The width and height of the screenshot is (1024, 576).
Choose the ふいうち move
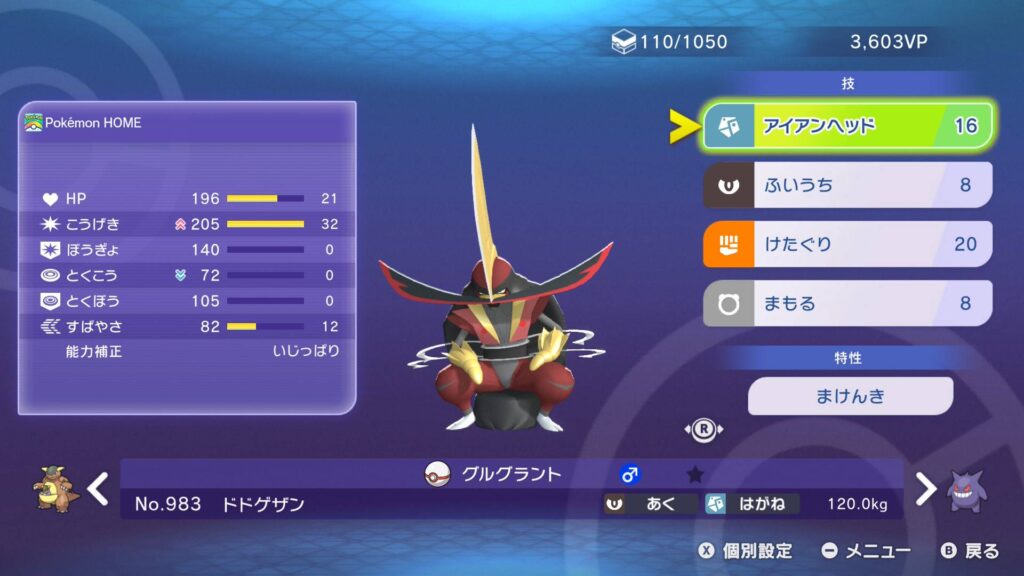pyautogui.click(x=847, y=185)
